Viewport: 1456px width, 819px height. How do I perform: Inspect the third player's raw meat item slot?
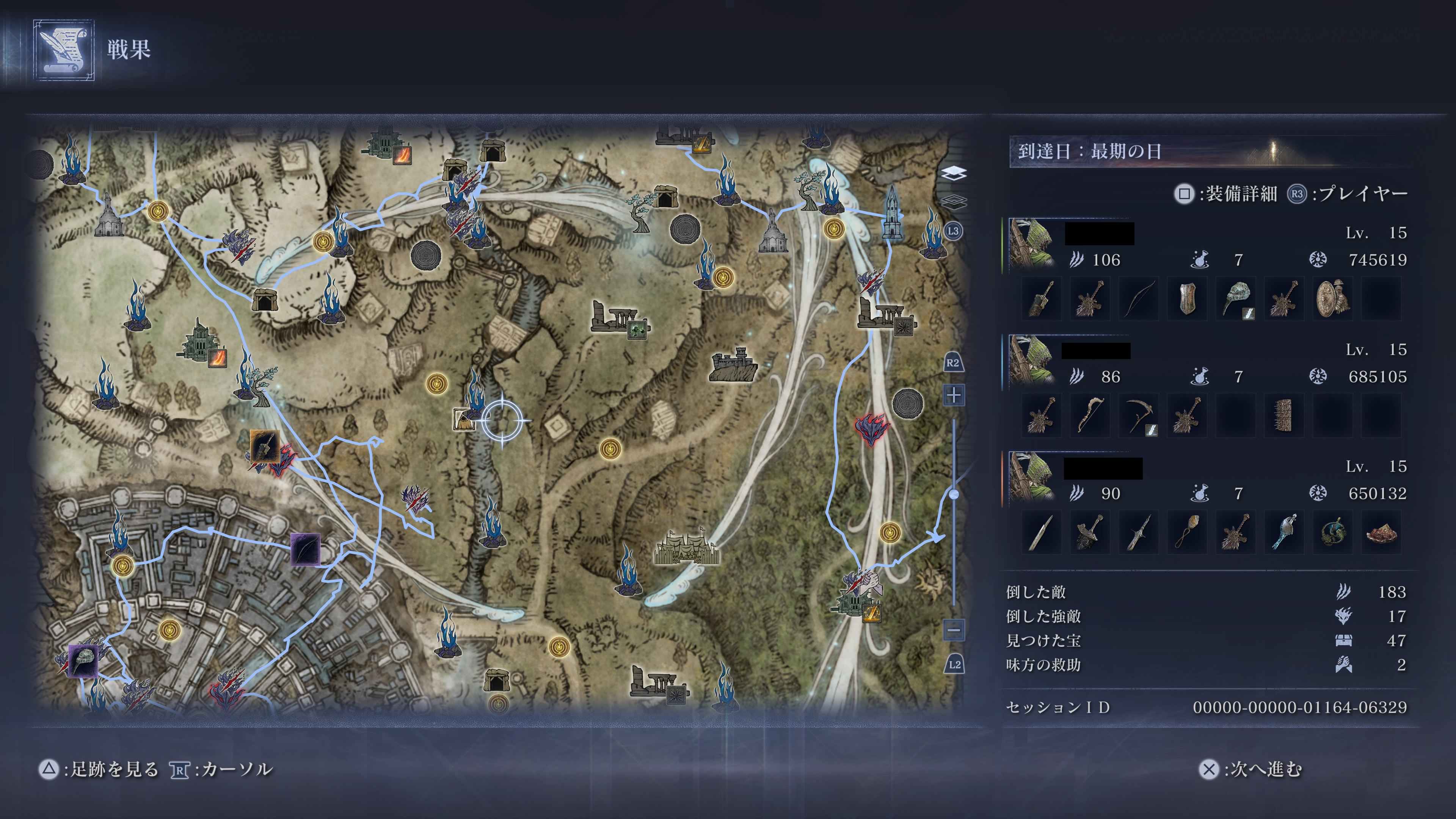coord(1381,532)
